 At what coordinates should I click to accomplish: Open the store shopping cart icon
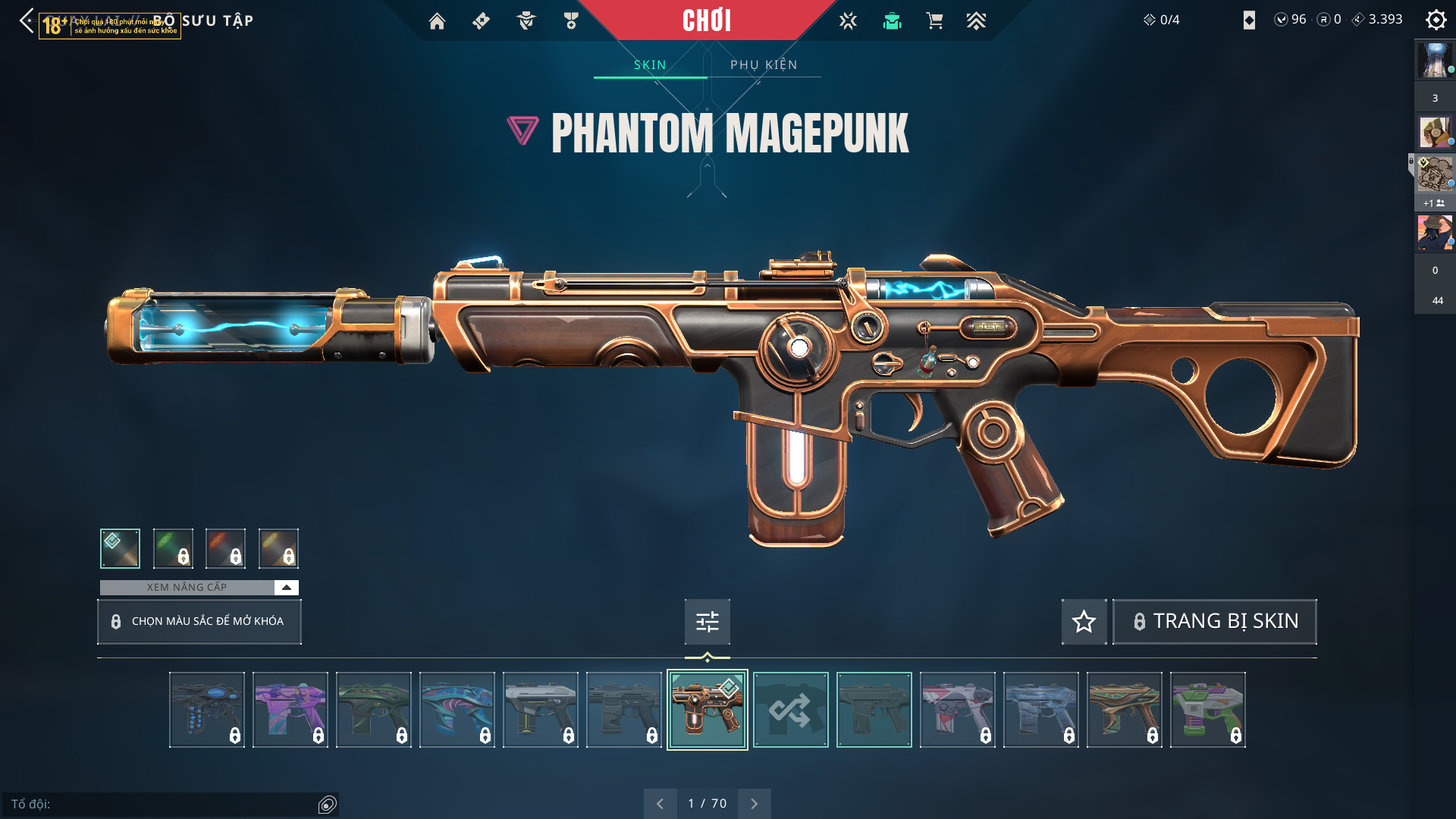934,21
